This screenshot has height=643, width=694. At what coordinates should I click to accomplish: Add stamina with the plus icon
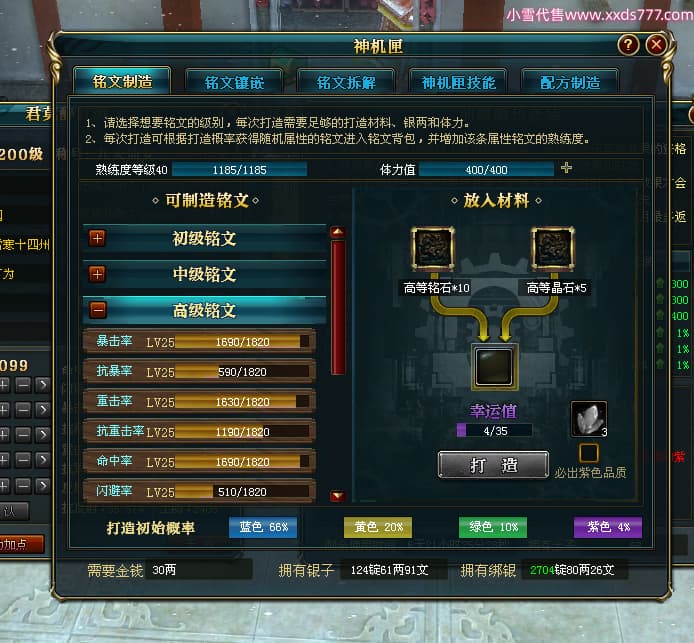pos(566,168)
